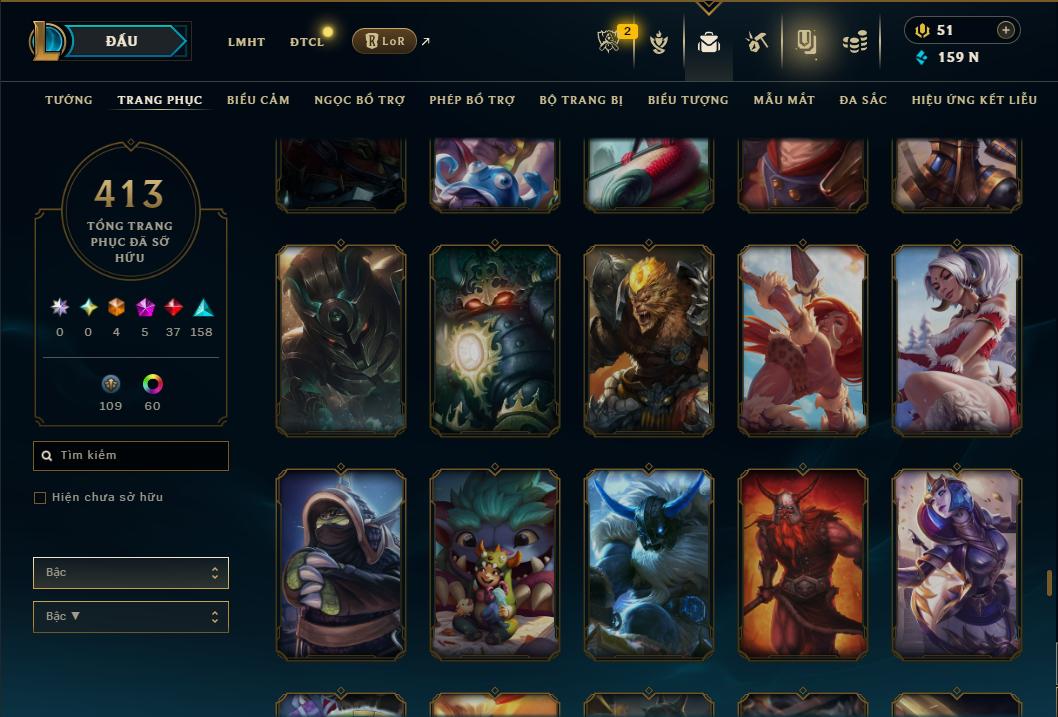Add currency with the plus button
This screenshot has height=717, width=1058.
click(1006, 30)
